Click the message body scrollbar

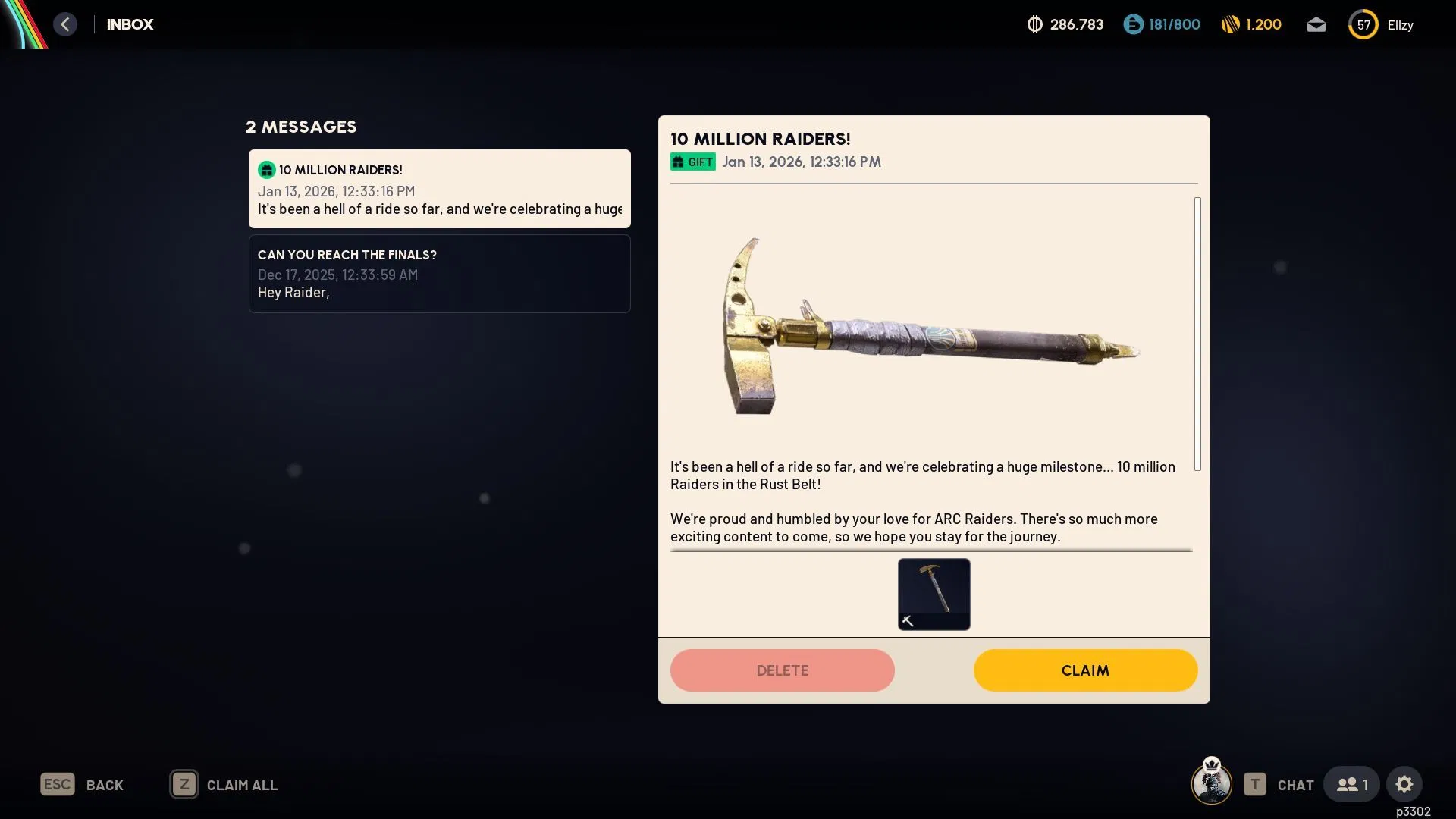pyautogui.click(x=1197, y=334)
